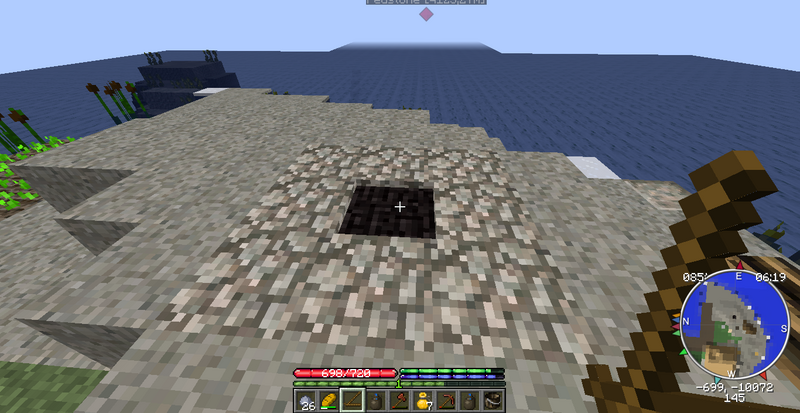The height and width of the screenshot is (413, 800).
Task: Equip the red-headed axe from the hotbar
Action: point(399,401)
